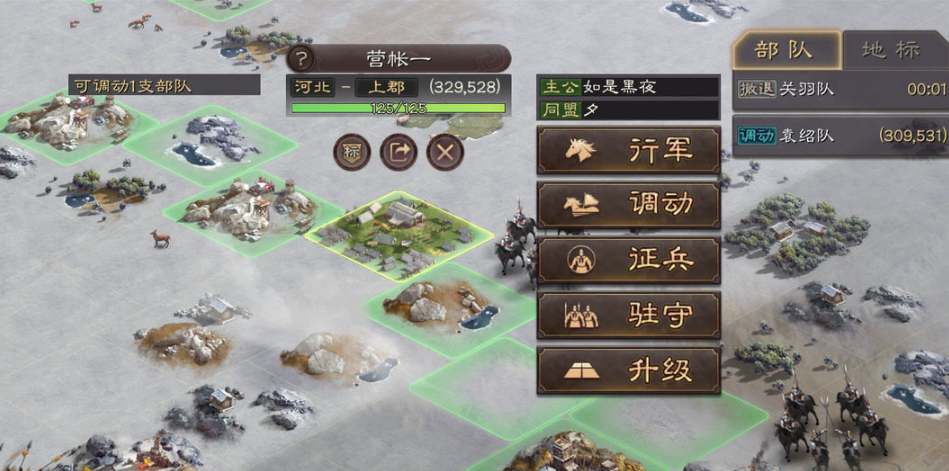
Task: Upgrade the camp with 升级
Action: pos(629,371)
